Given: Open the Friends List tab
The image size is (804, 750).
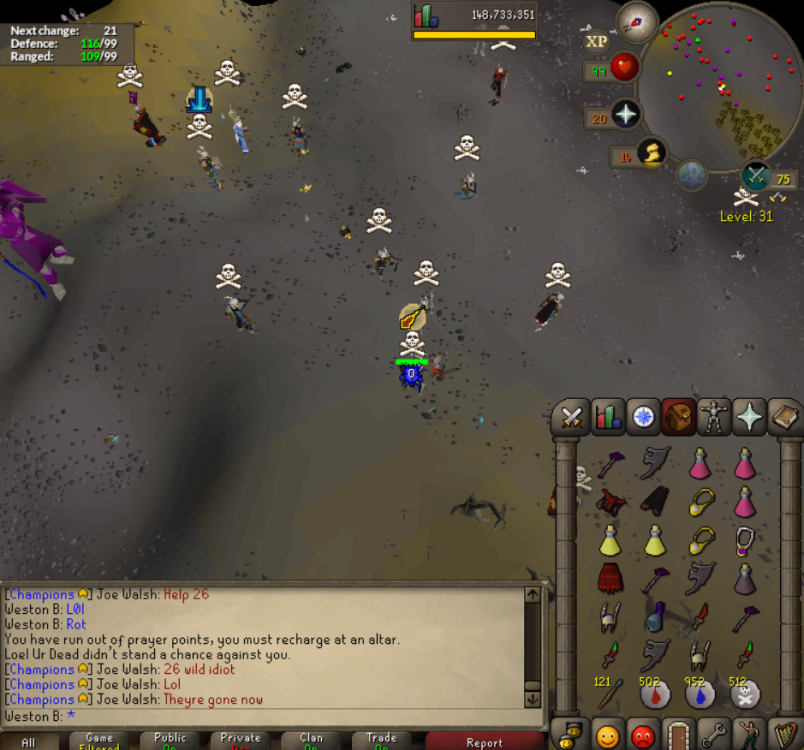Looking at the screenshot, I should click(x=607, y=735).
